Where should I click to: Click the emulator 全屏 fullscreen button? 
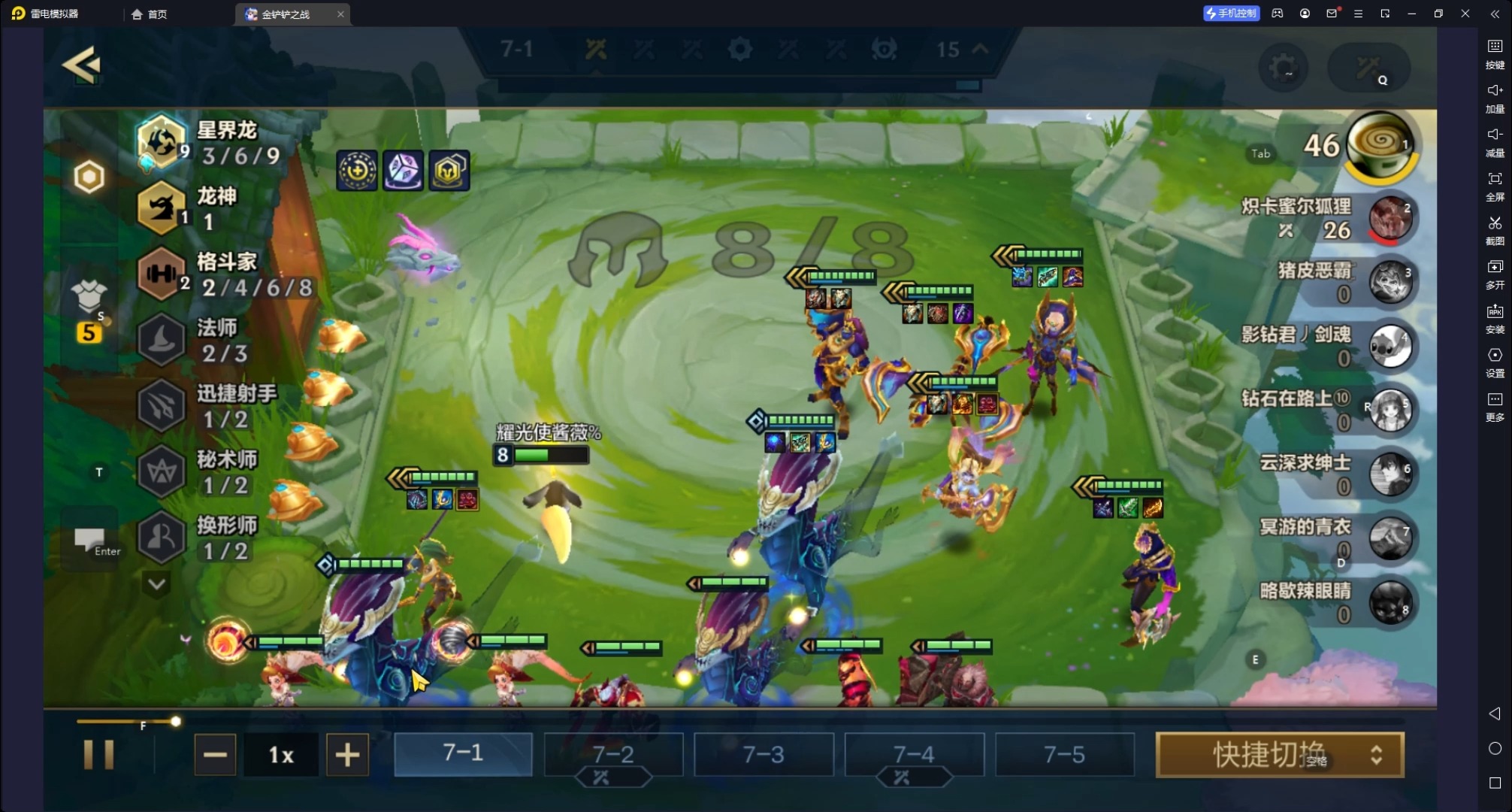(x=1495, y=183)
